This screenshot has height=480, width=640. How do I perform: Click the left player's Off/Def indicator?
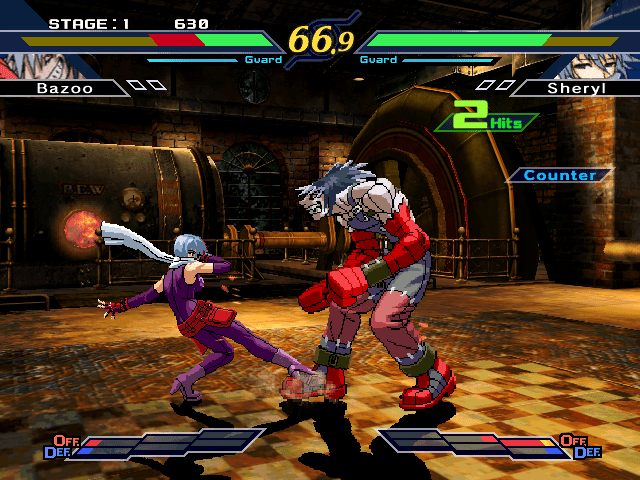point(62,446)
